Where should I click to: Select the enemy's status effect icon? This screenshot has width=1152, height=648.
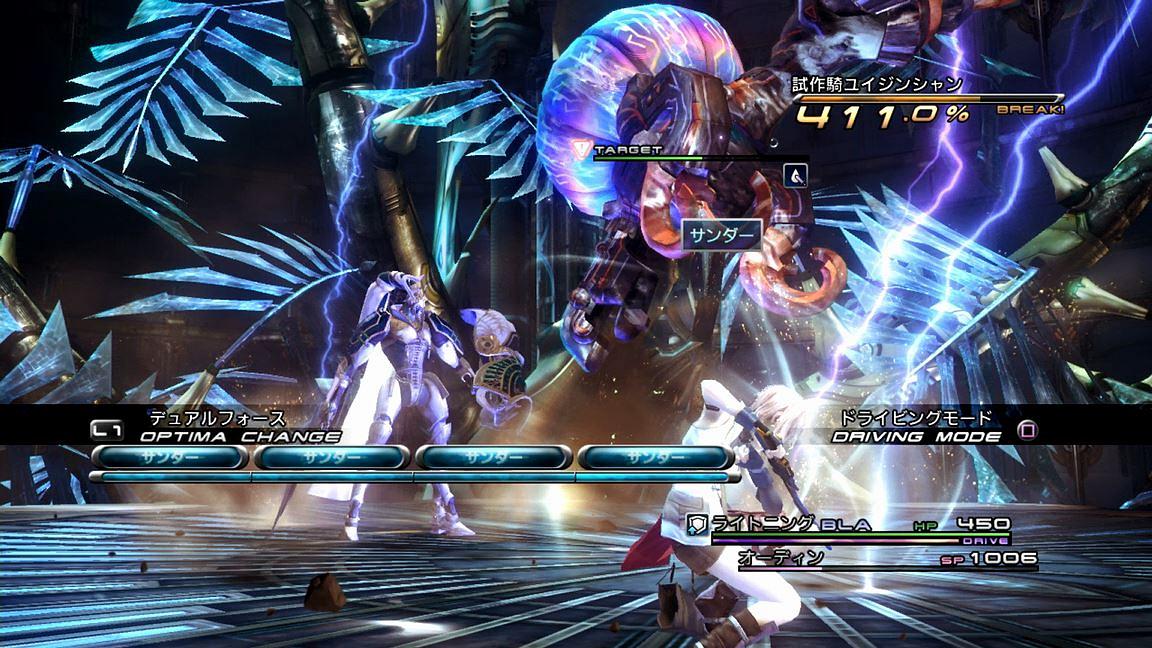[796, 175]
